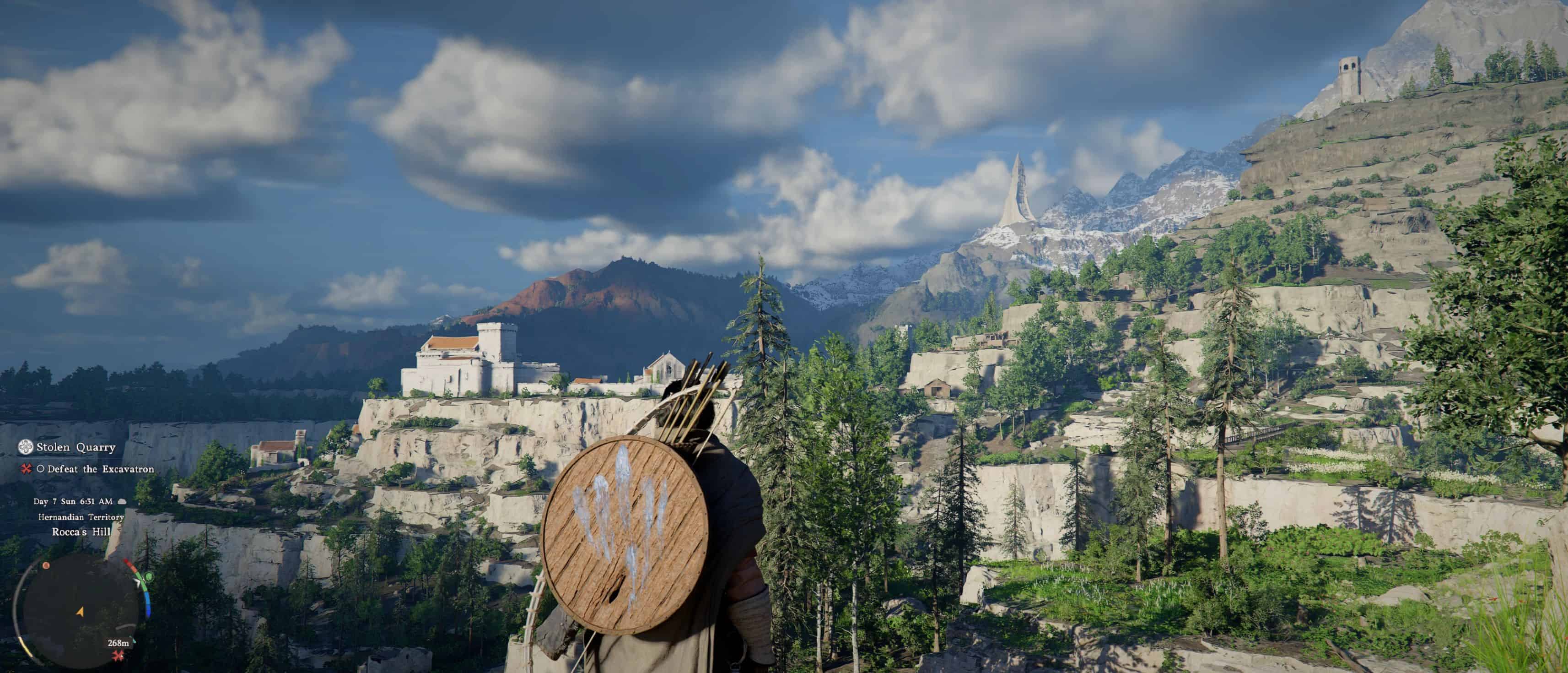Click the orange dot marker on the minimap
The width and height of the screenshot is (1568, 673).
tap(46, 566)
